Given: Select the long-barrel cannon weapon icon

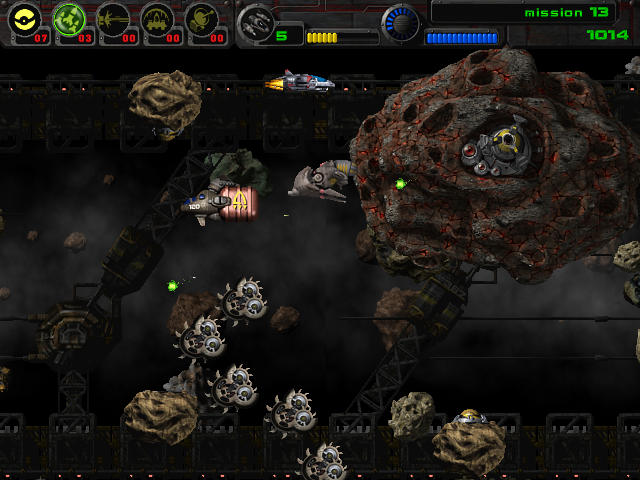Looking at the screenshot, I should pos(114,19).
